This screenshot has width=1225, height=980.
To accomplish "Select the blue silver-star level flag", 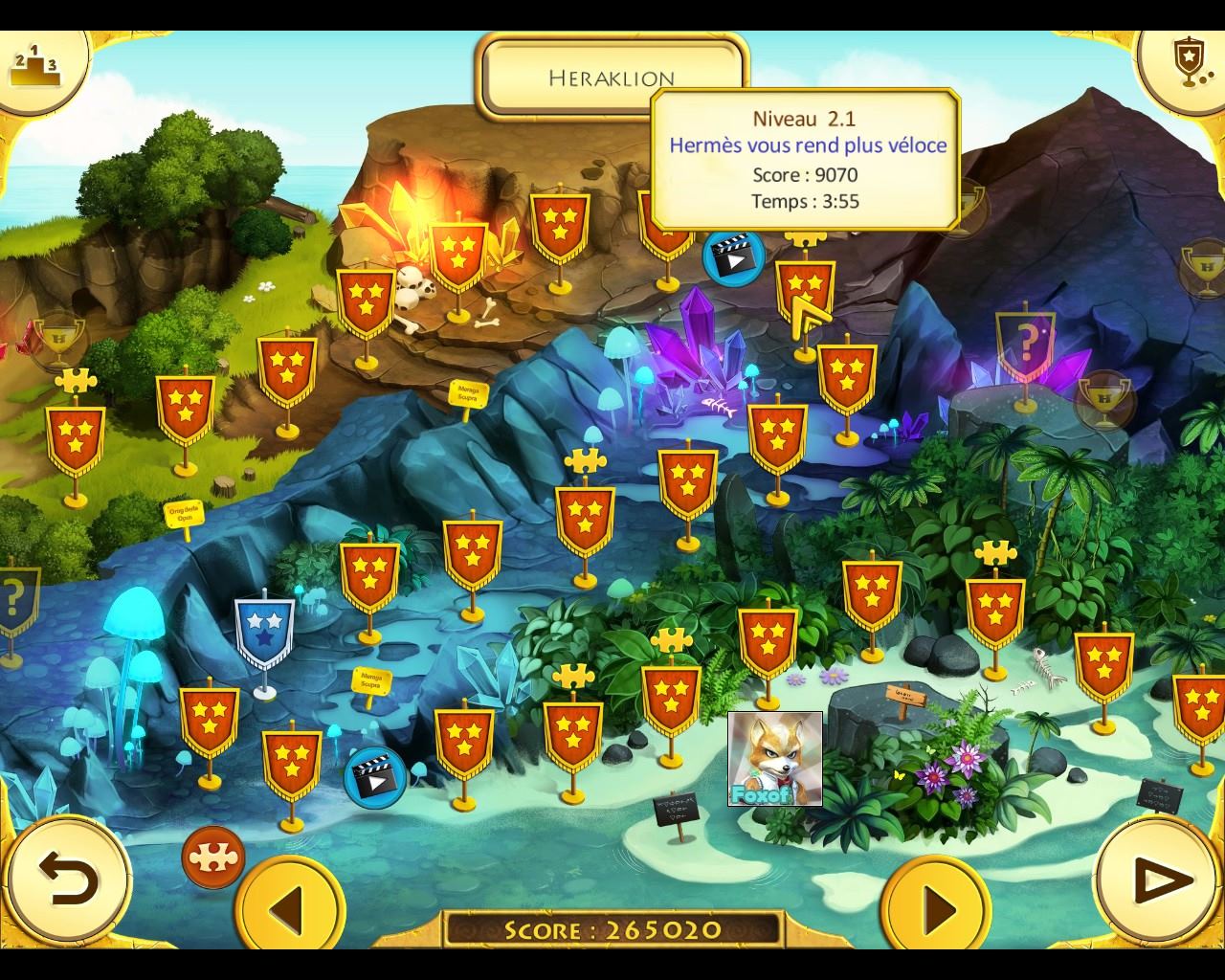I will 263,632.
